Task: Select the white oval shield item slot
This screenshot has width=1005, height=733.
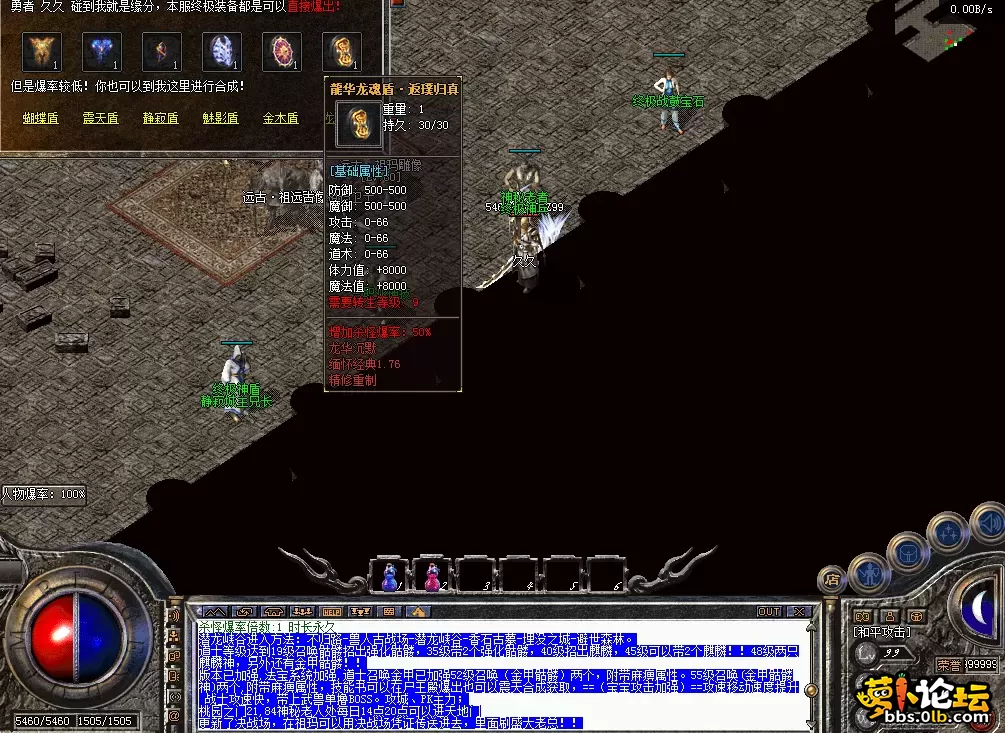Action: tap(222, 52)
